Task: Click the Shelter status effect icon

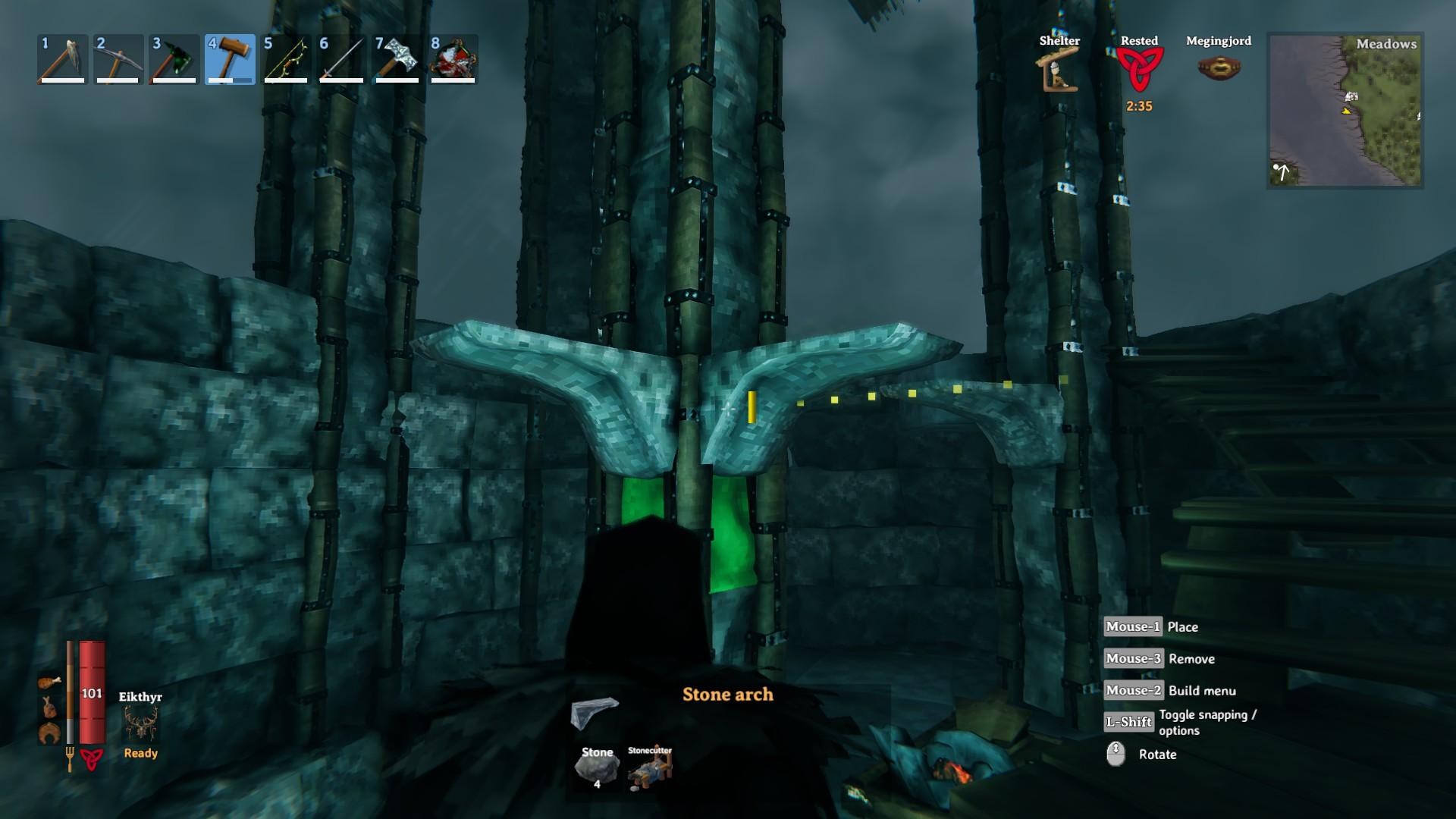Action: coord(1059,71)
